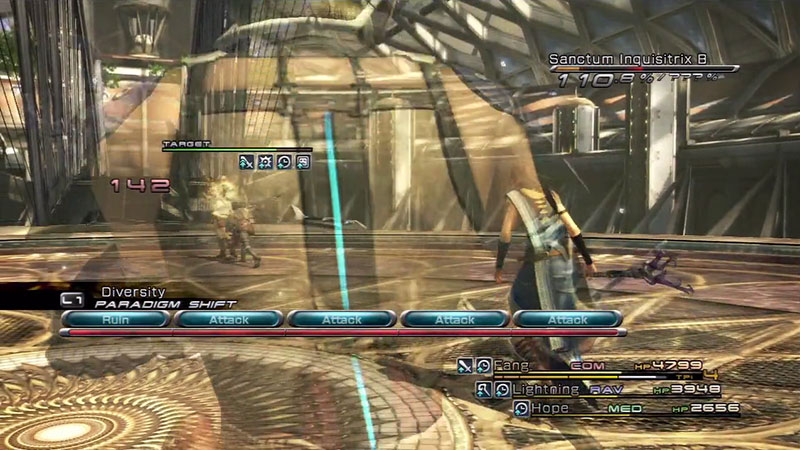Examine the target's spiked burst status icon
The image size is (800, 450).
[x=265, y=162]
